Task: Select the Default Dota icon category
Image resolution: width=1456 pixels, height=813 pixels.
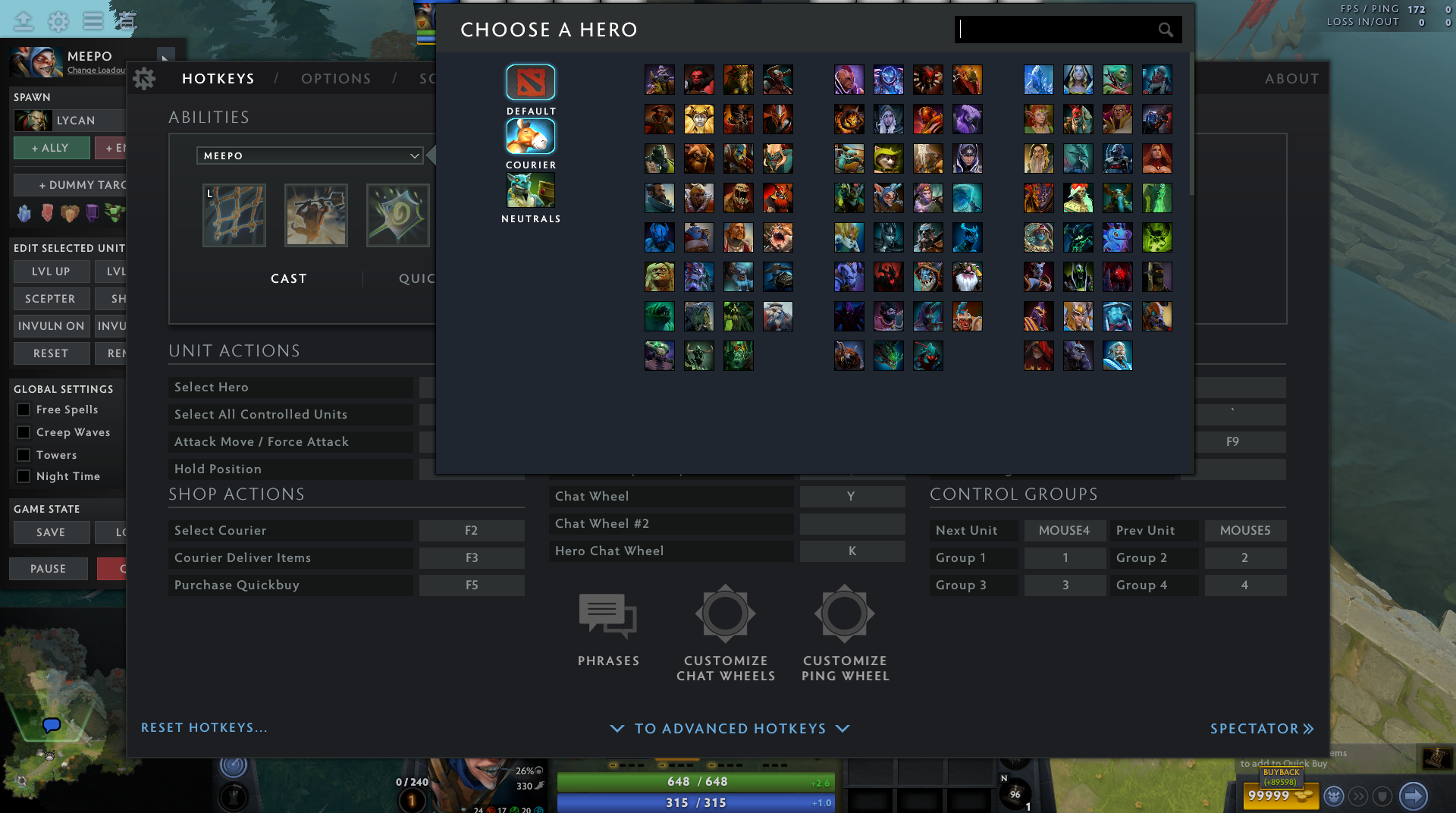Action: coord(530,82)
